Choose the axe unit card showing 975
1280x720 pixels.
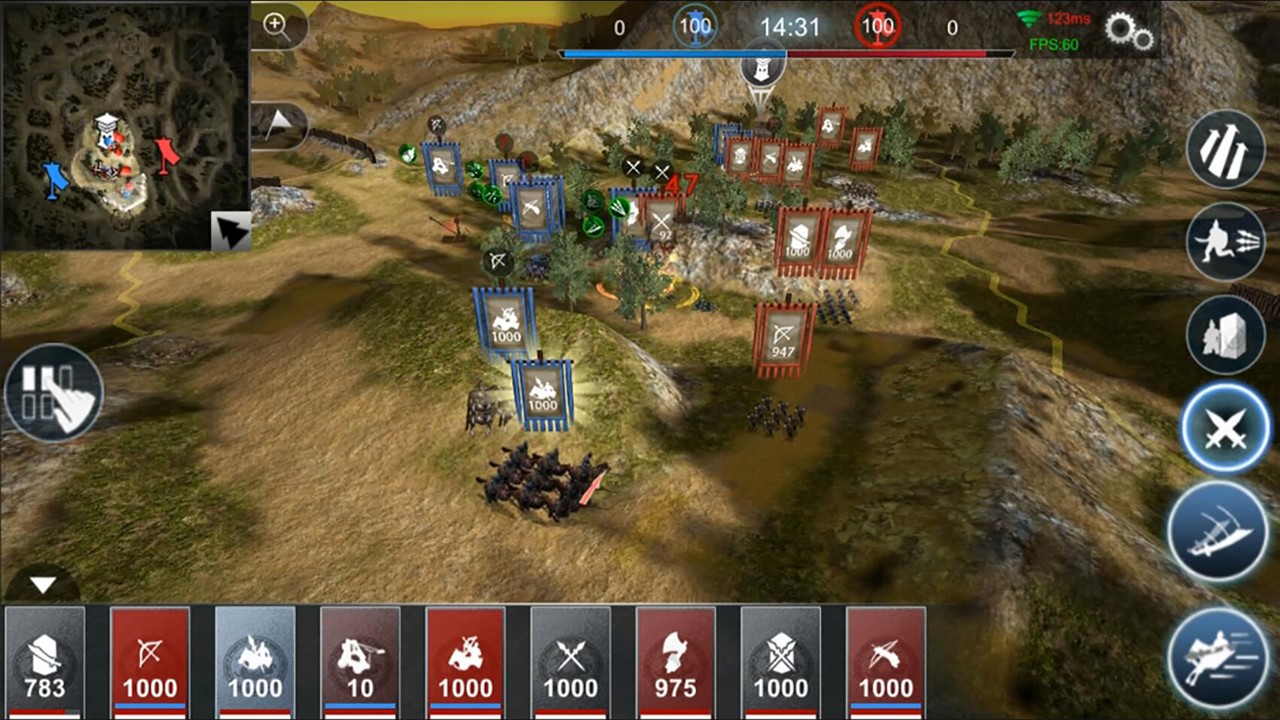click(x=676, y=662)
